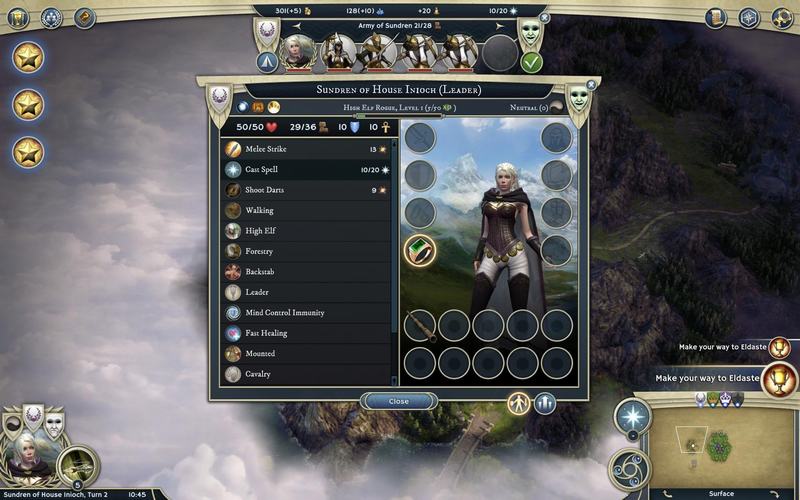Confirm the army with the green checkmark
The height and width of the screenshot is (500, 800).
(531, 62)
